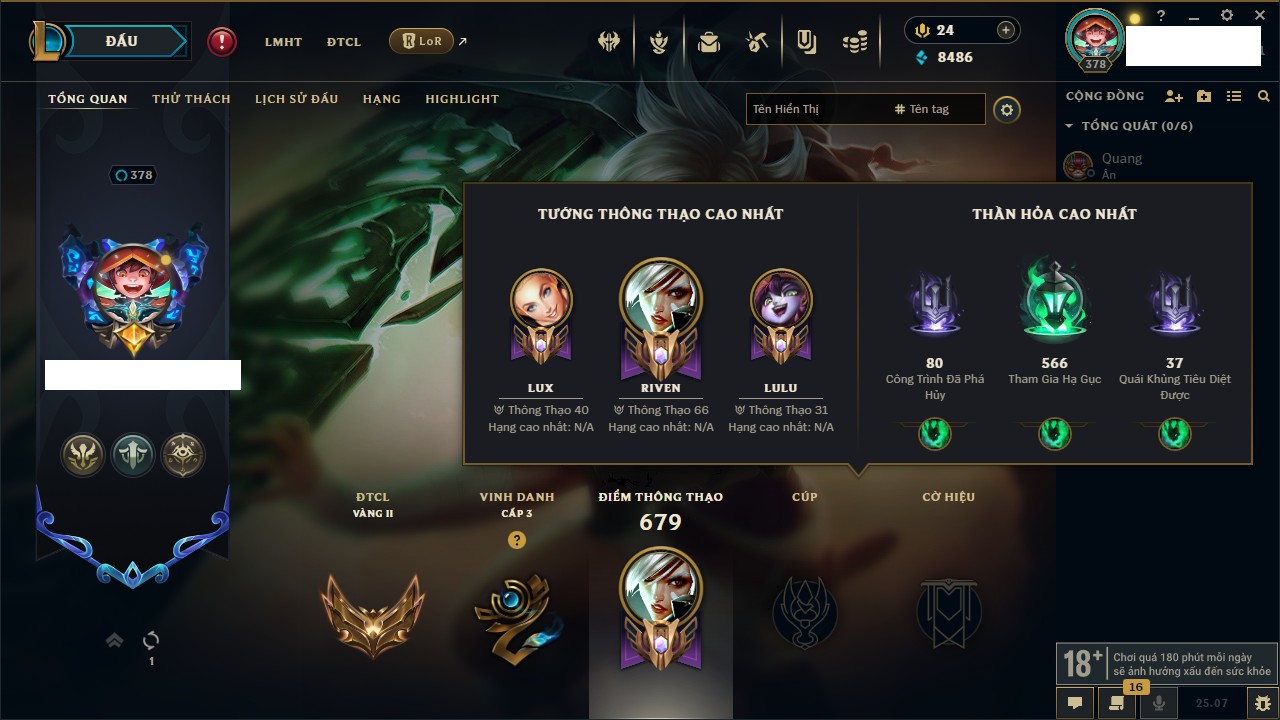Switch to the LMHT game tab
The height and width of the screenshot is (720, 1280).
pyautogui.click(x=283, y=42)
